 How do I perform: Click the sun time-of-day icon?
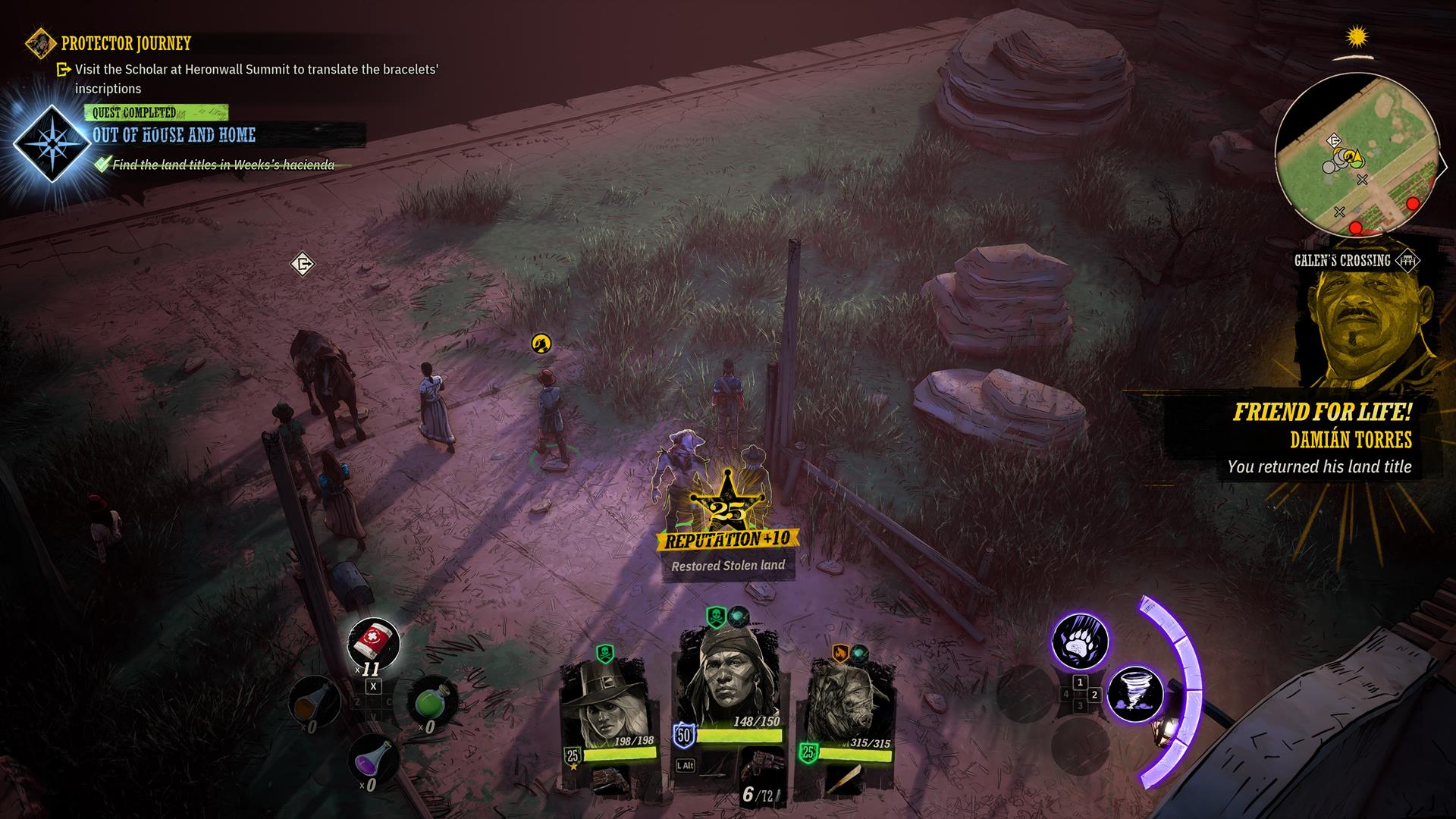tap(1357, 36)
